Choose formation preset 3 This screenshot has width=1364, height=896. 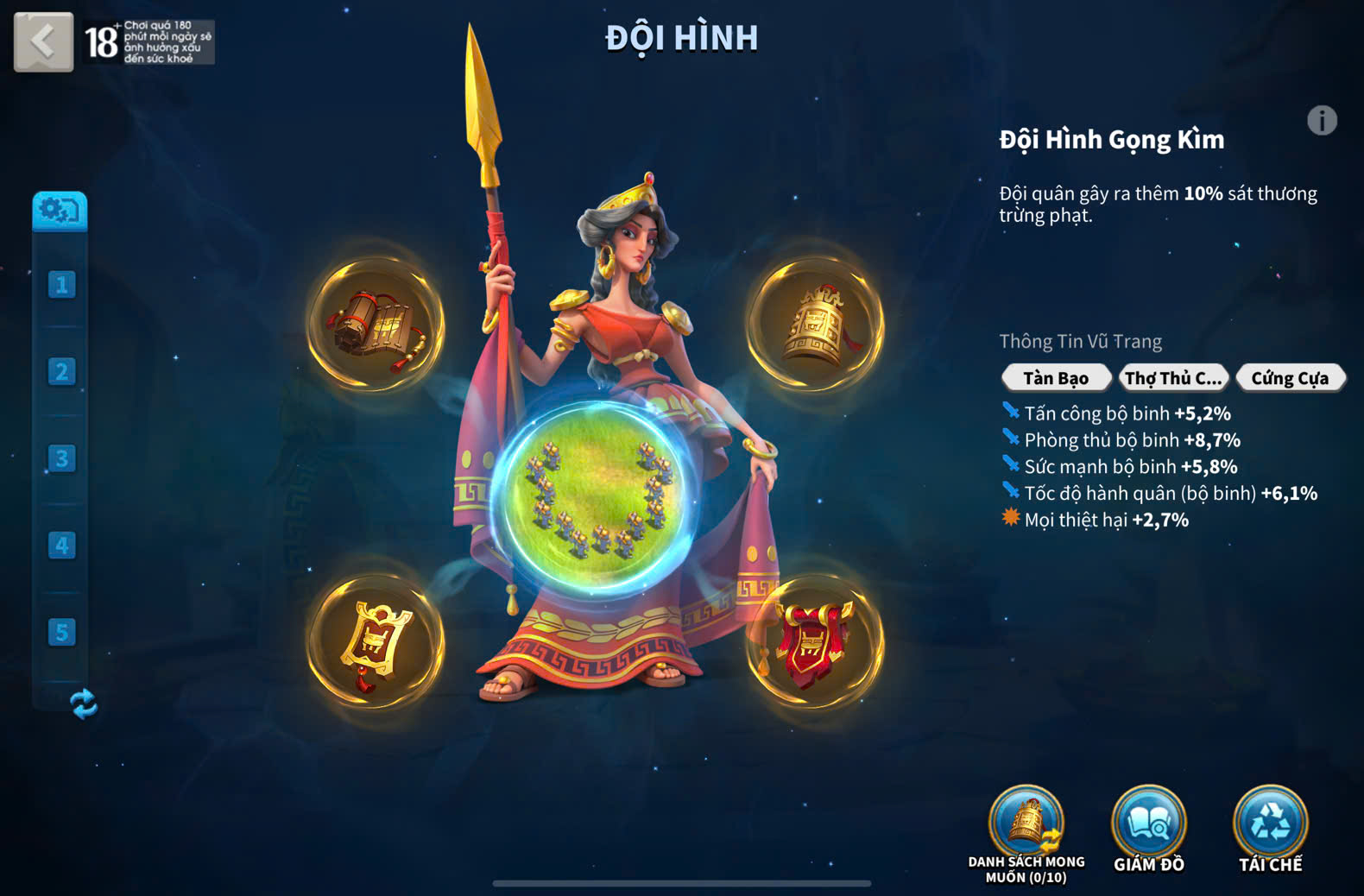pyautogui.click(x=61, y=458)
